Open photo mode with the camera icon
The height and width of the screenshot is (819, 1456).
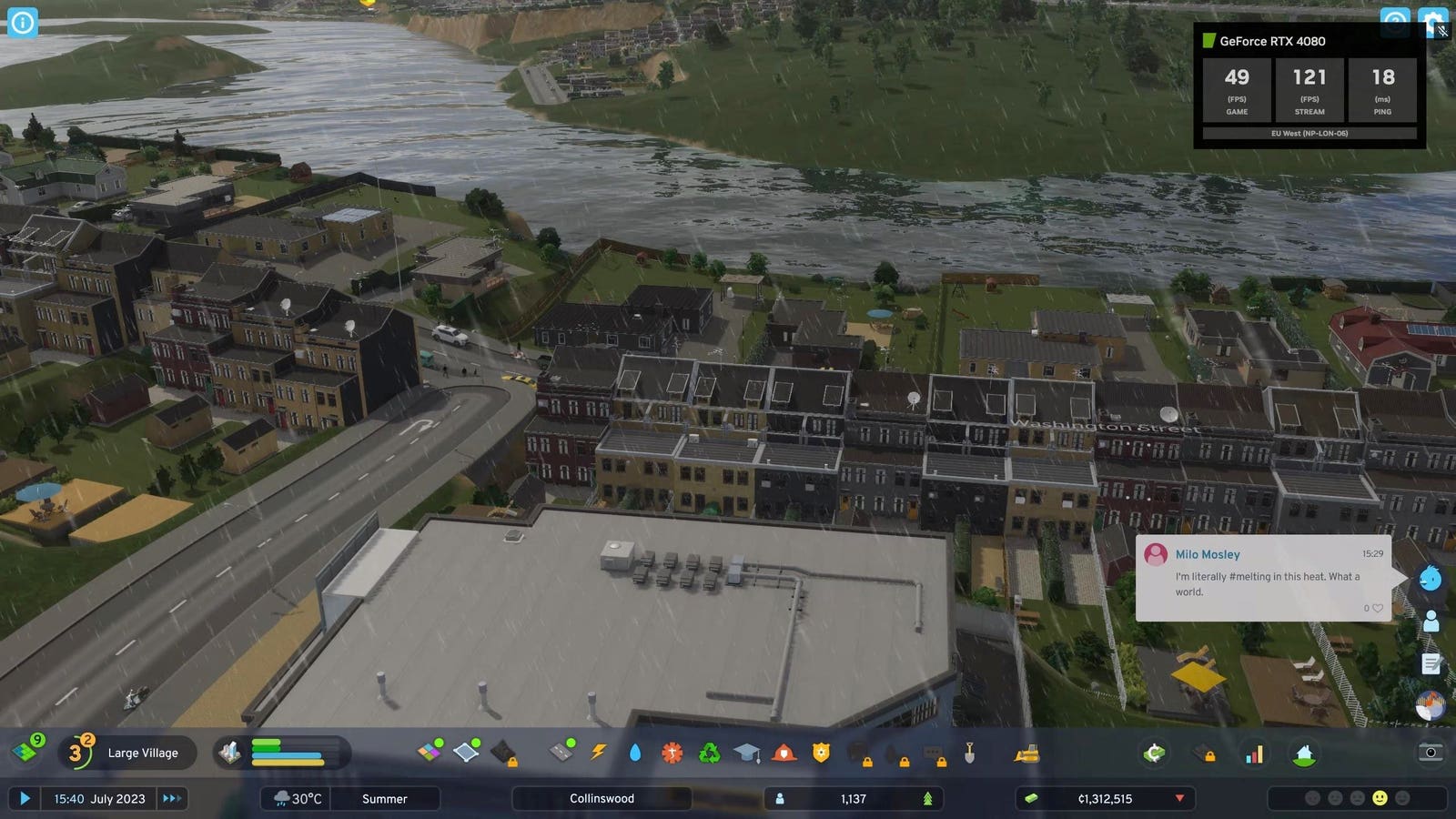click(1431, 753)
